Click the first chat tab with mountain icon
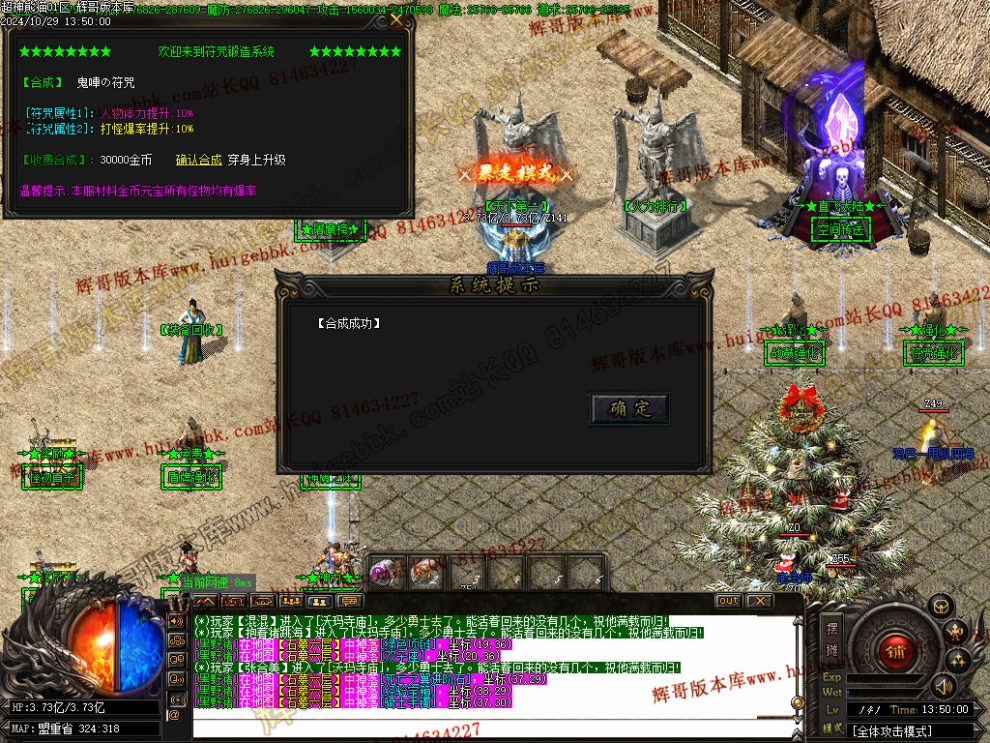 tap(204, 601)
